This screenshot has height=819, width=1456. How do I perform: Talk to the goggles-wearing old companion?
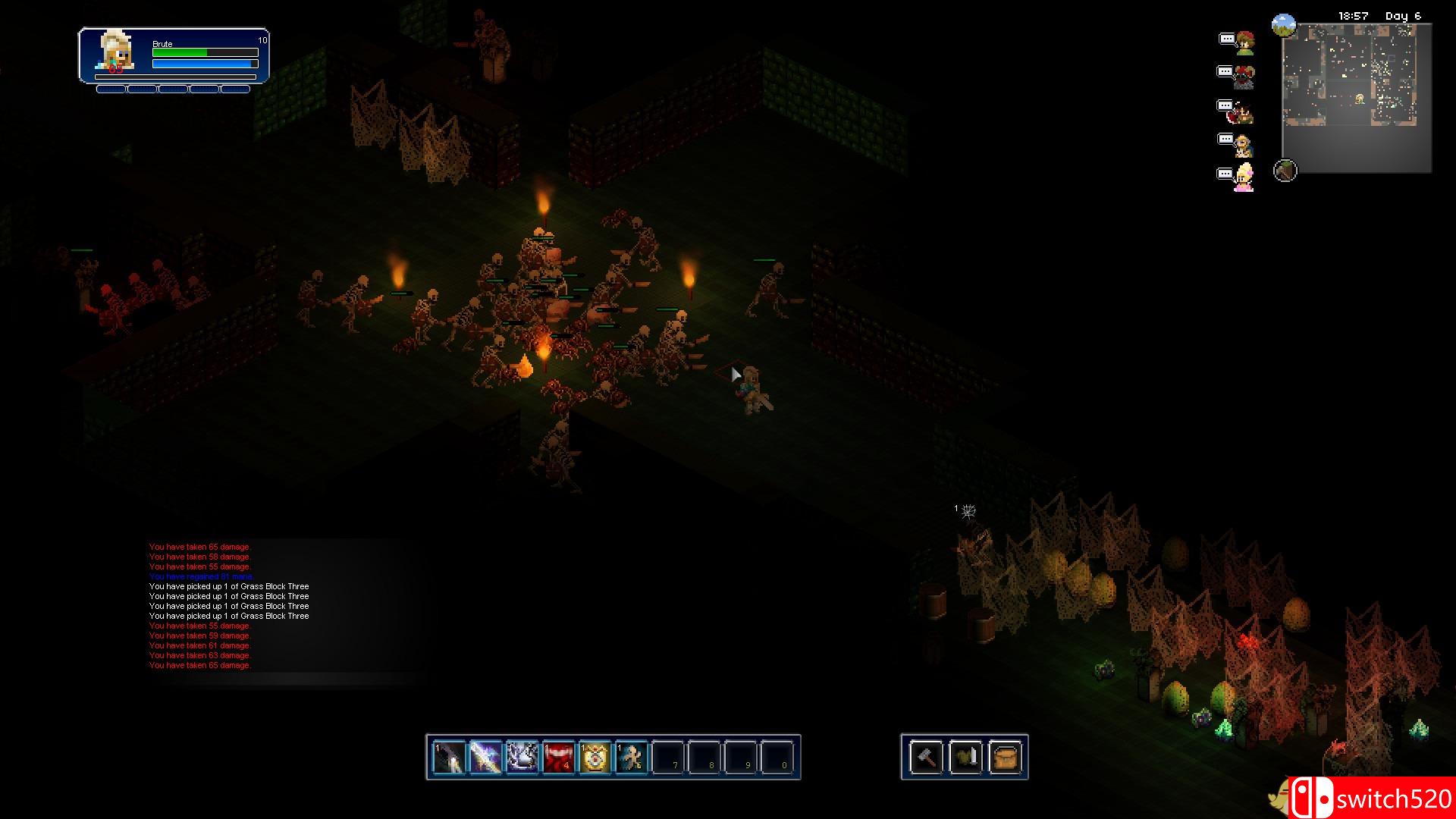click(1242, 144)
